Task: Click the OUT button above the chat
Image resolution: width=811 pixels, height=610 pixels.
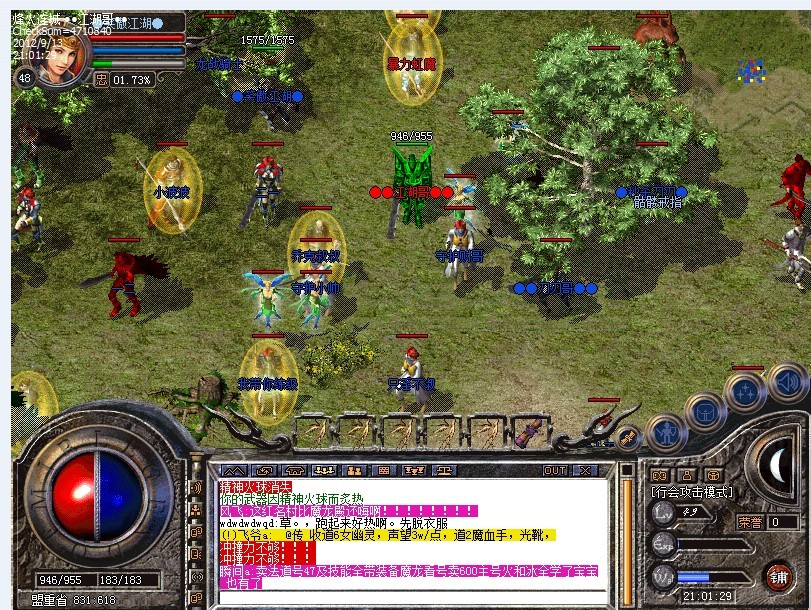Action: (555, 470)
